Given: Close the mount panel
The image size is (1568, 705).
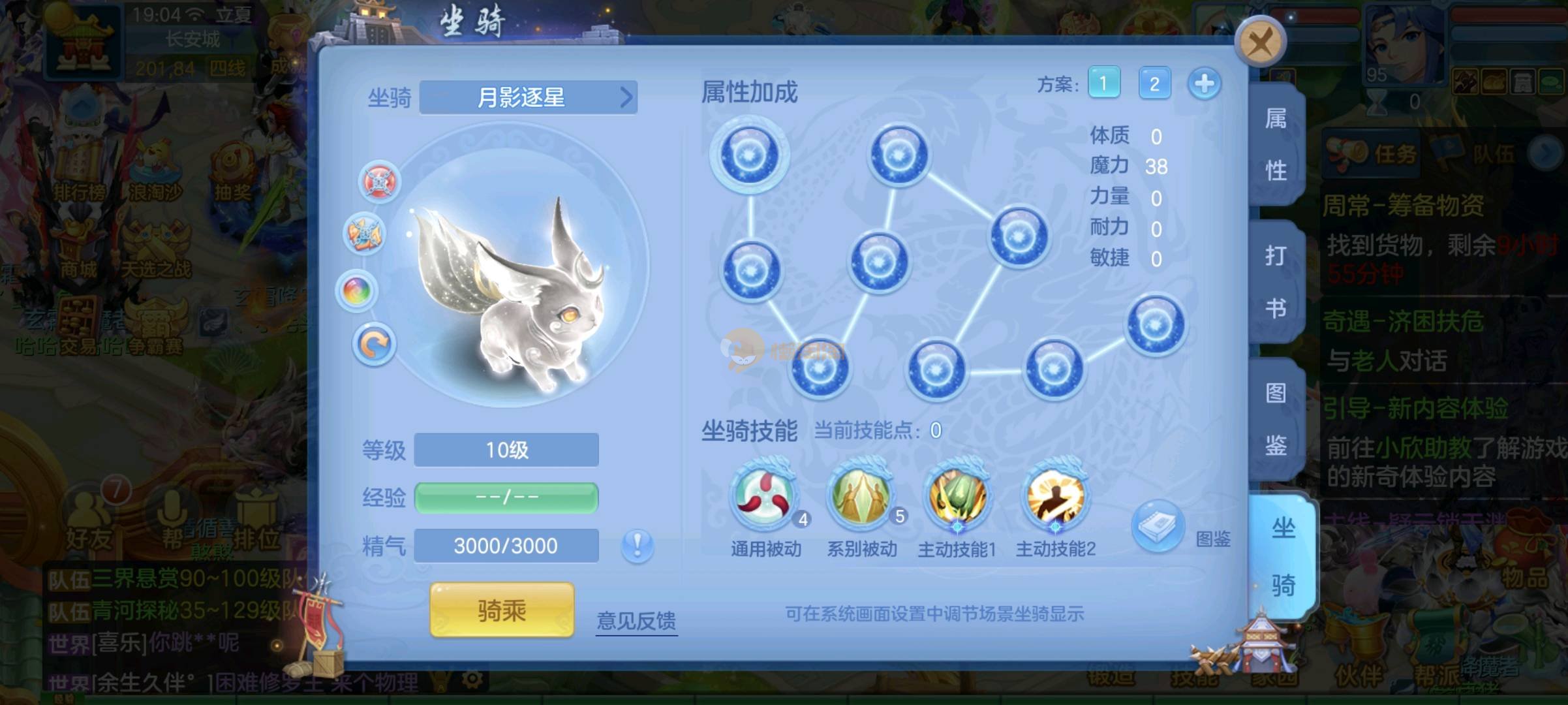Looking at the screenshot, I should [x=1260, y=43].
